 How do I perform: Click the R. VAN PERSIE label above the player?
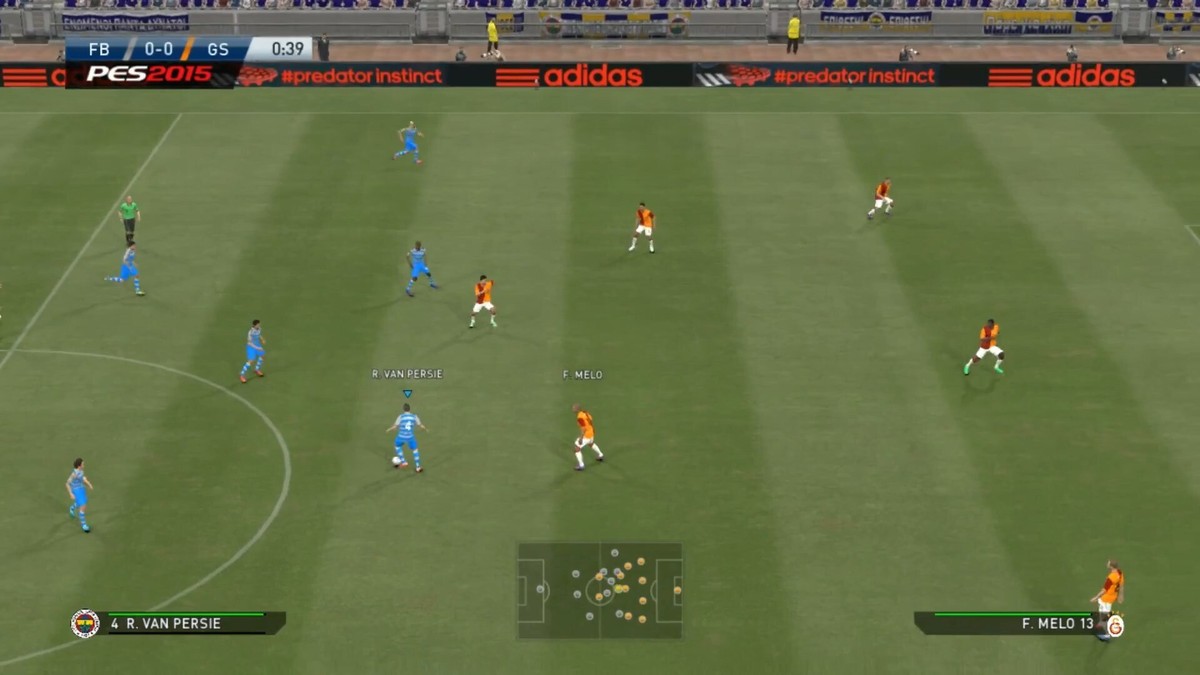click(x=407, y=374)
